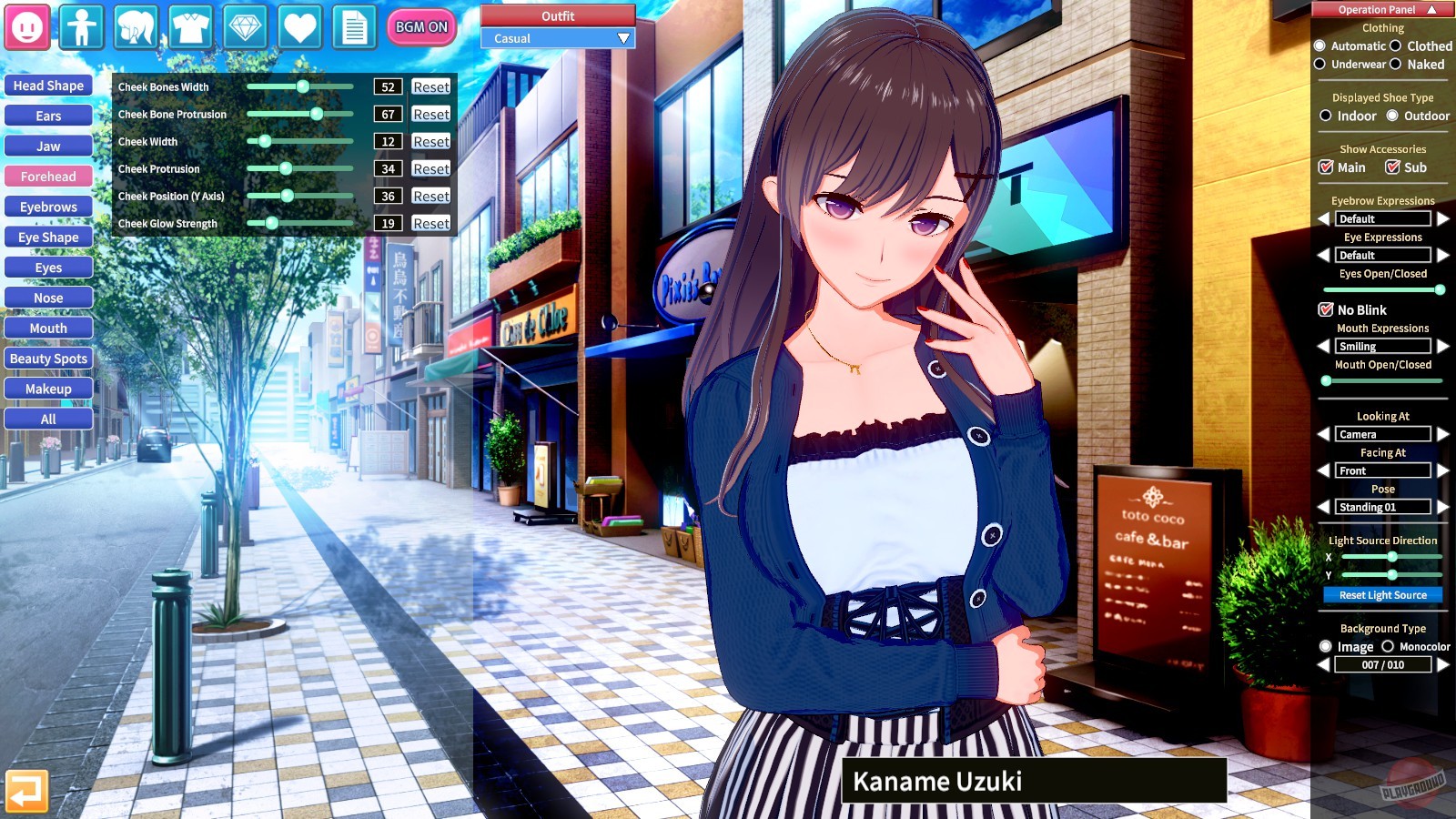The width and height of the screenshot is (1456, 819).
Task: Select Outdoor displayed shoe type
Action: tap(1391, 116)
